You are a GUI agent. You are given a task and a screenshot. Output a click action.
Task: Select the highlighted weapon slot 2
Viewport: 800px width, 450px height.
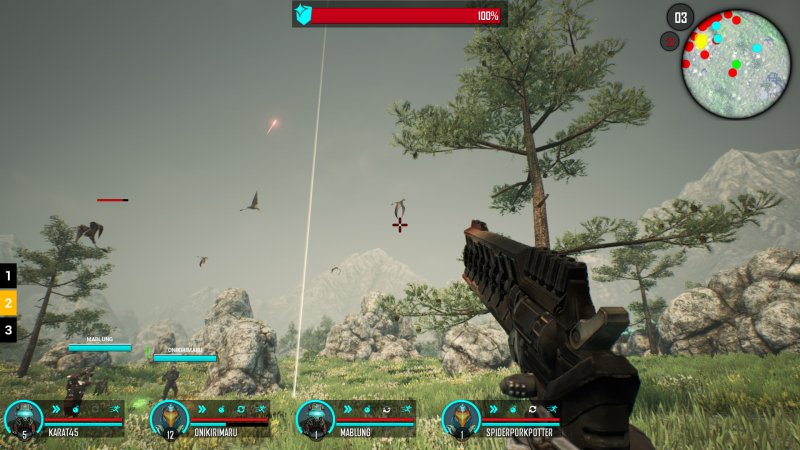click(x=9, y=303)
